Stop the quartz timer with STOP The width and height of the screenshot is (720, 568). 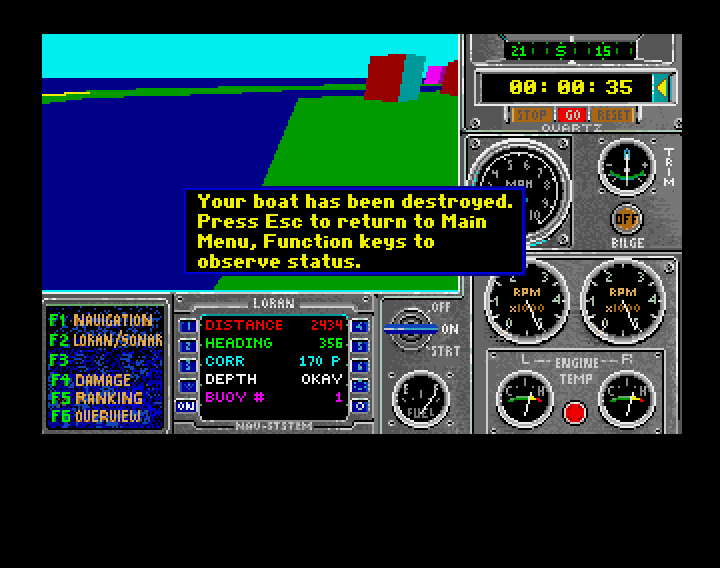pyautogui.click(x=530, y=116)
